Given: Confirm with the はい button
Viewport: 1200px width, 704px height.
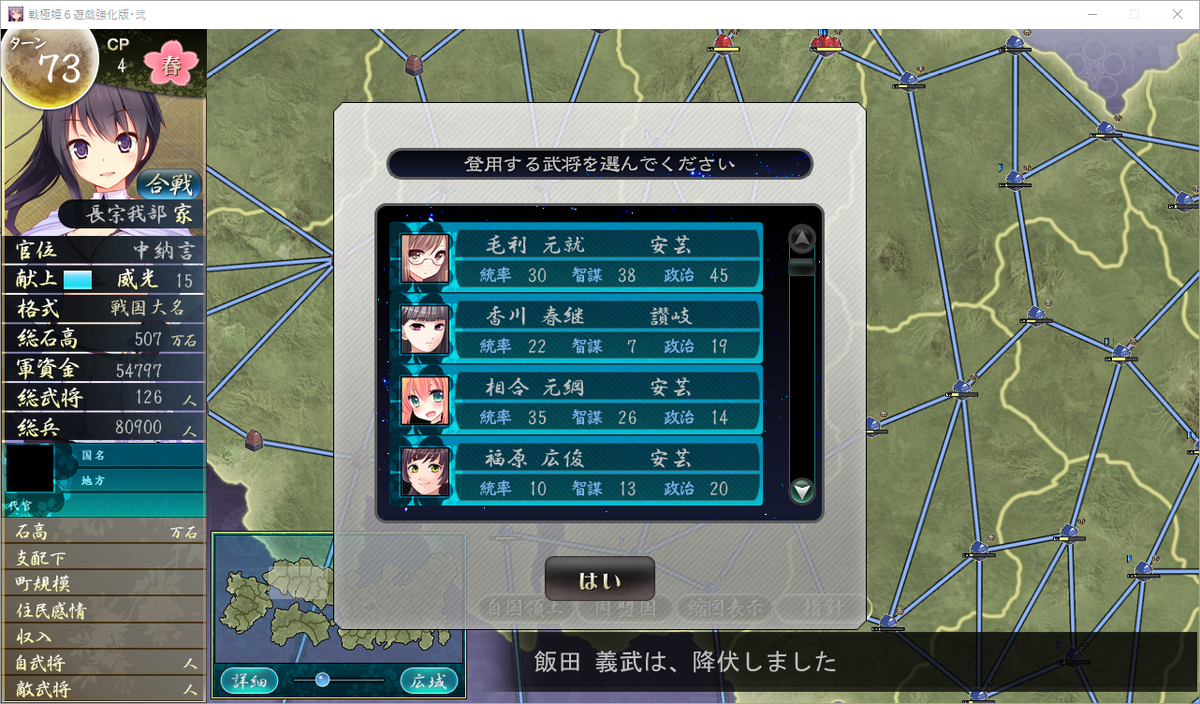Looking at the screenshot, I should tap(600, 579).
